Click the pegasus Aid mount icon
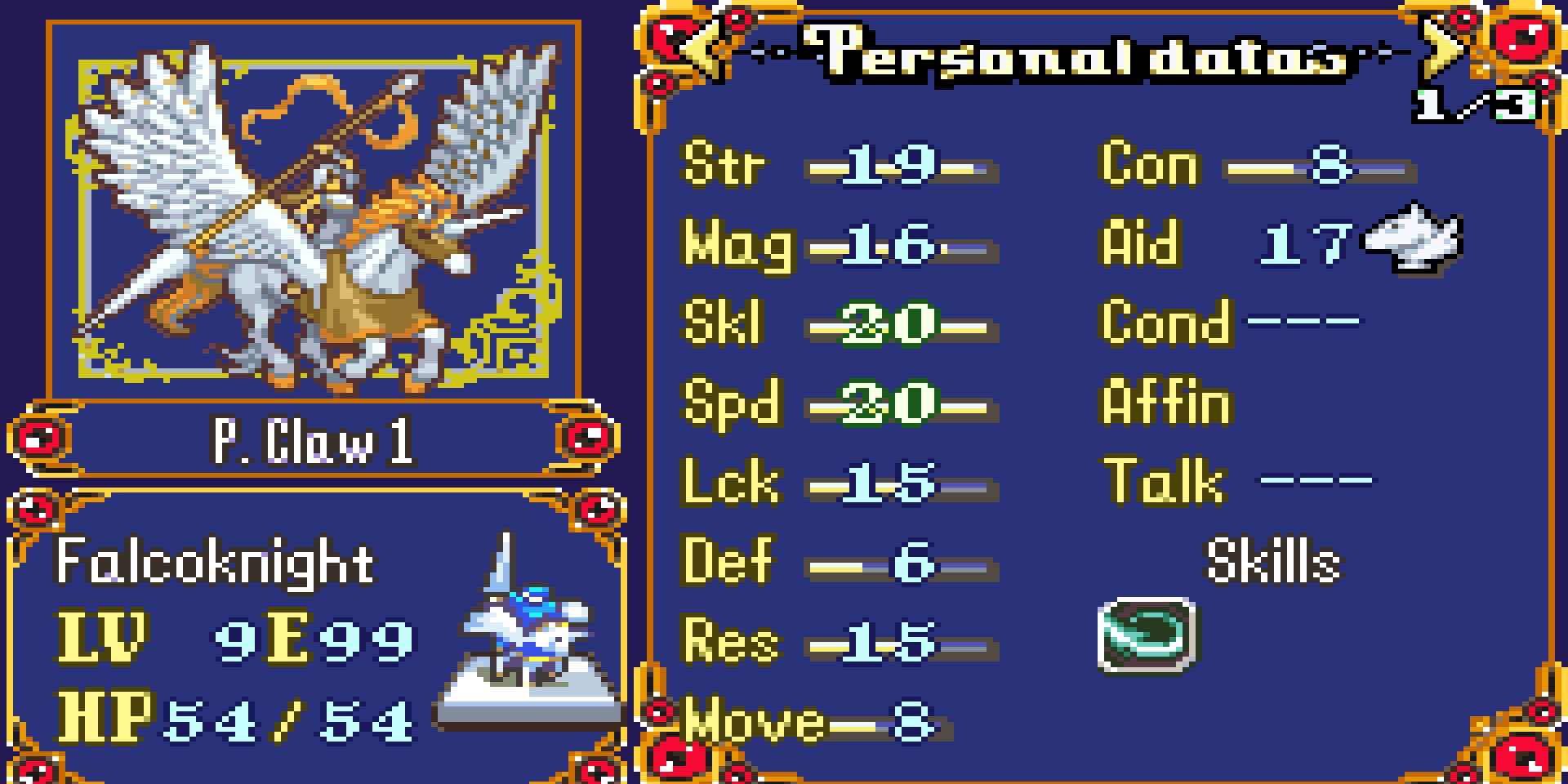 pos(1413,240)
